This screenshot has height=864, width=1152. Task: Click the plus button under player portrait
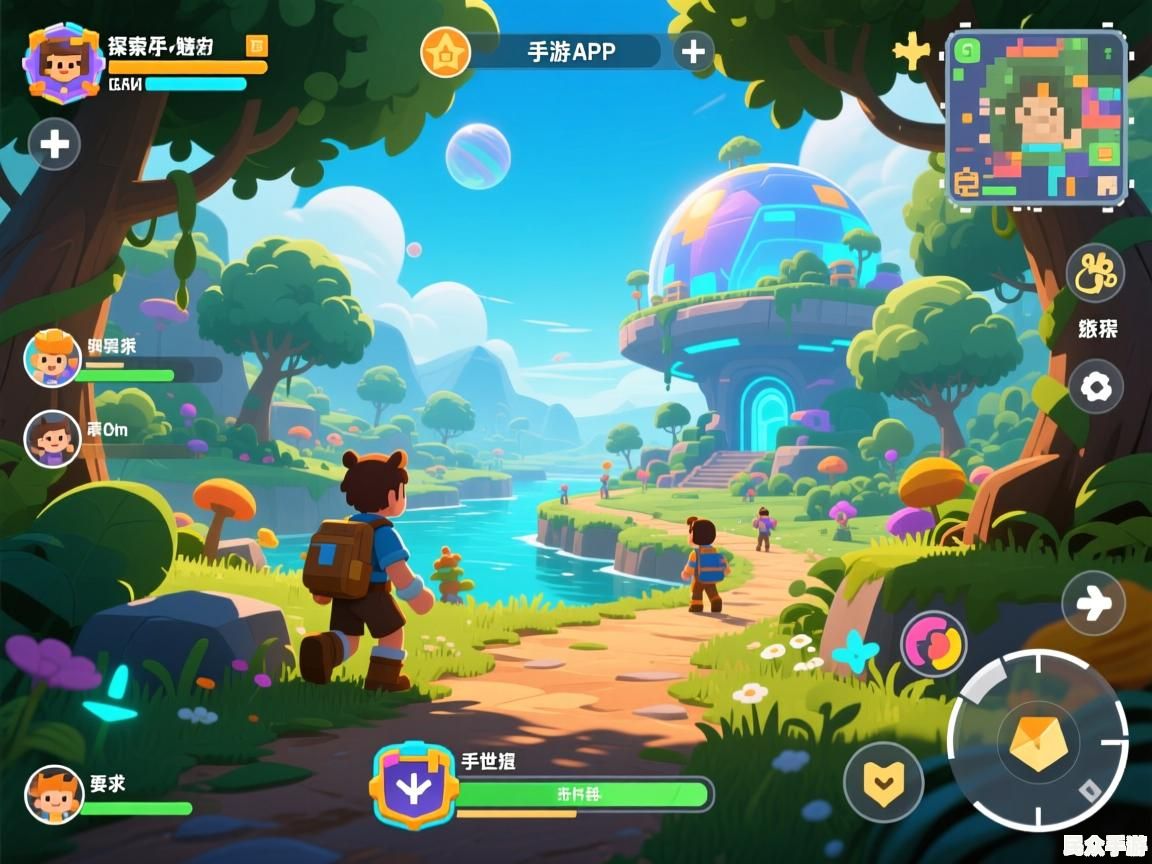click(x=55, y=145)
